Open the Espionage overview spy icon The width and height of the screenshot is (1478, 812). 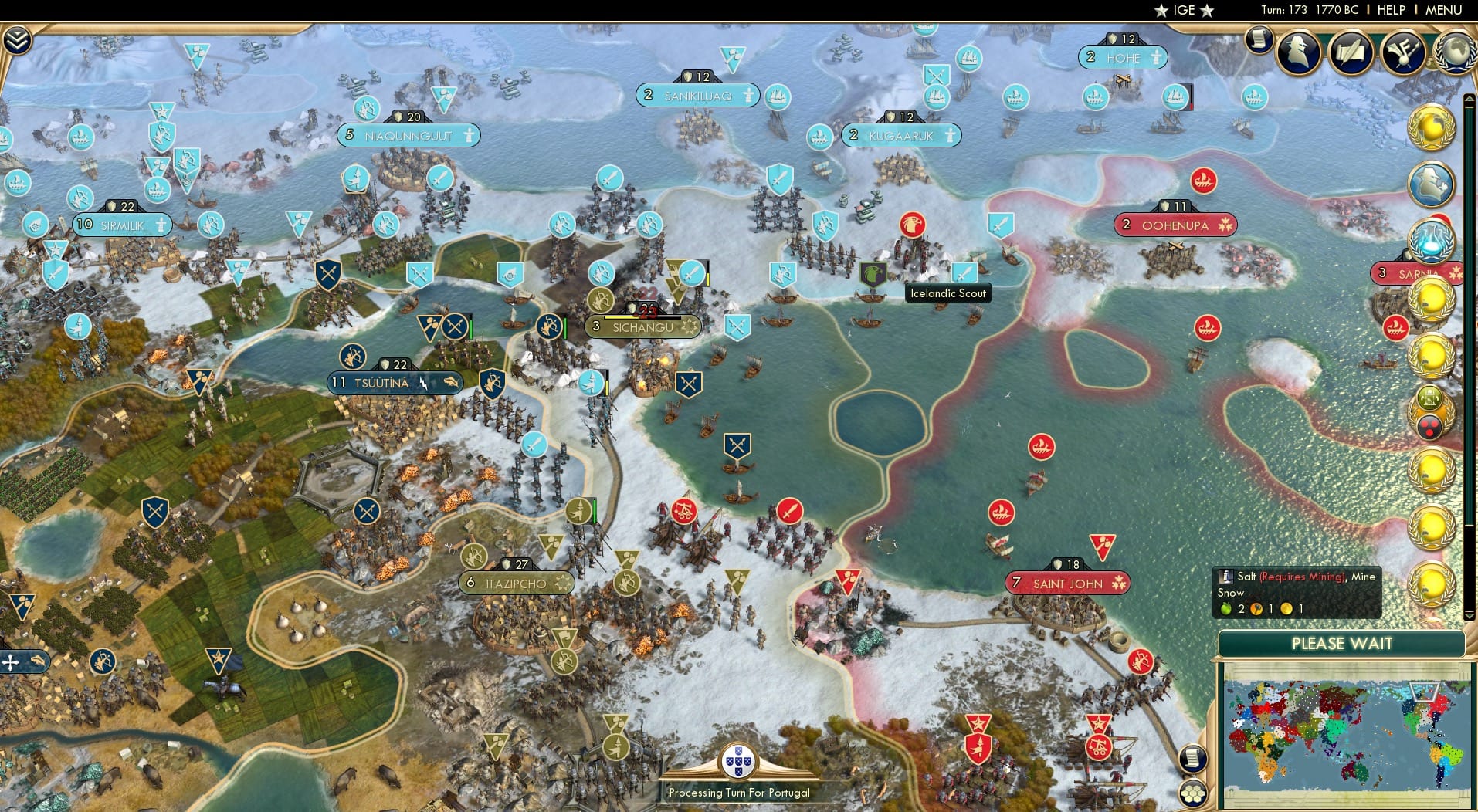pyautogui.click(x=1298, y=52)
